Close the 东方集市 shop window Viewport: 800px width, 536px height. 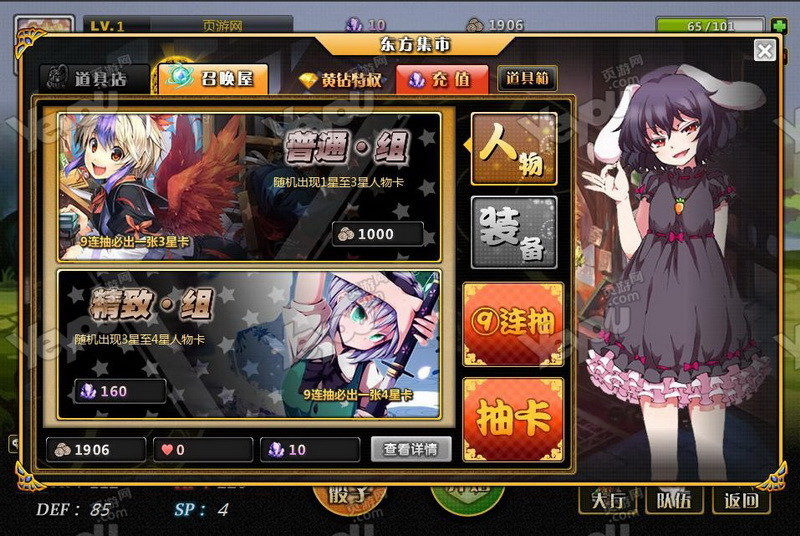pos(765,51)
